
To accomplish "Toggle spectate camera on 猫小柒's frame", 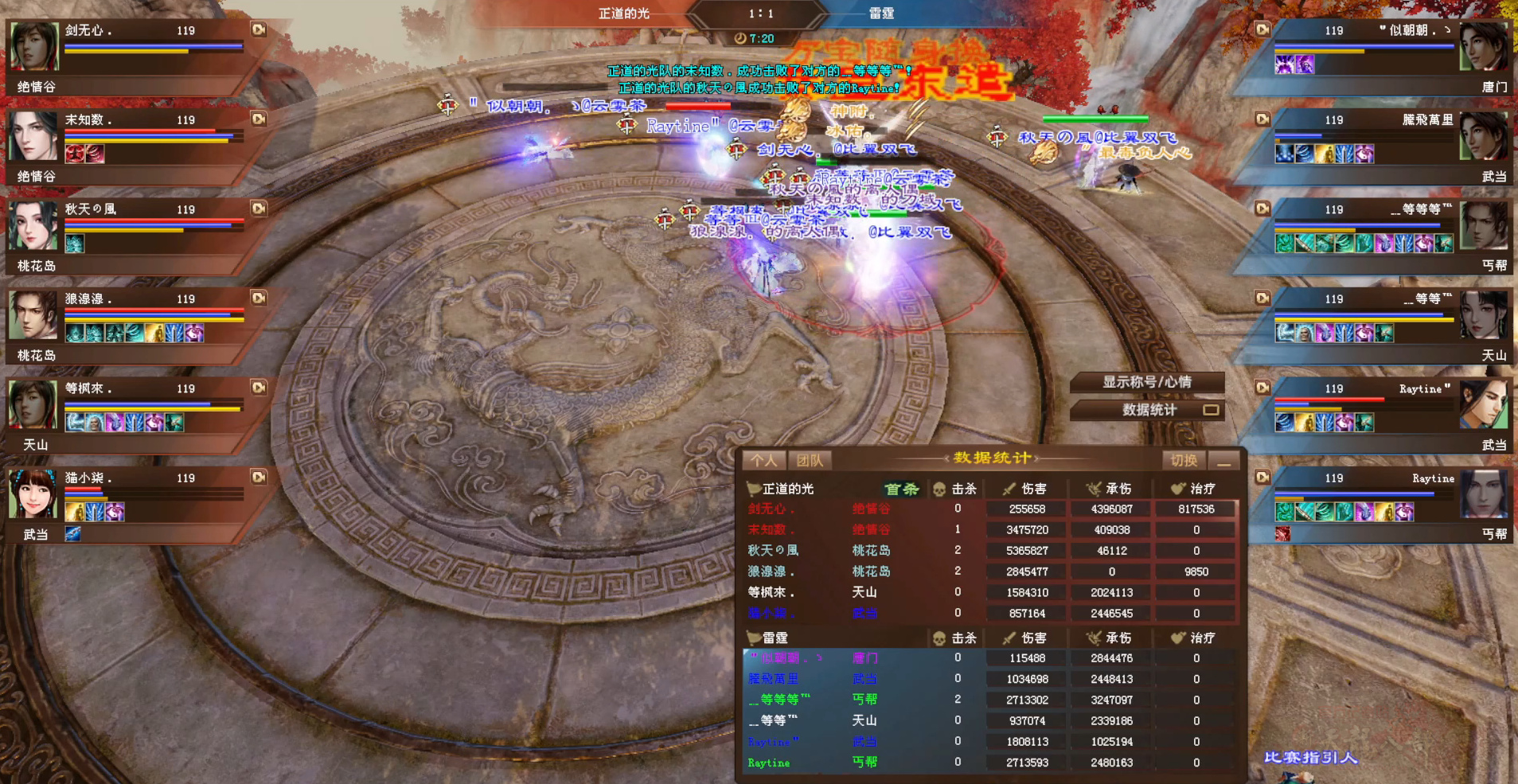I will click(258, 476).
